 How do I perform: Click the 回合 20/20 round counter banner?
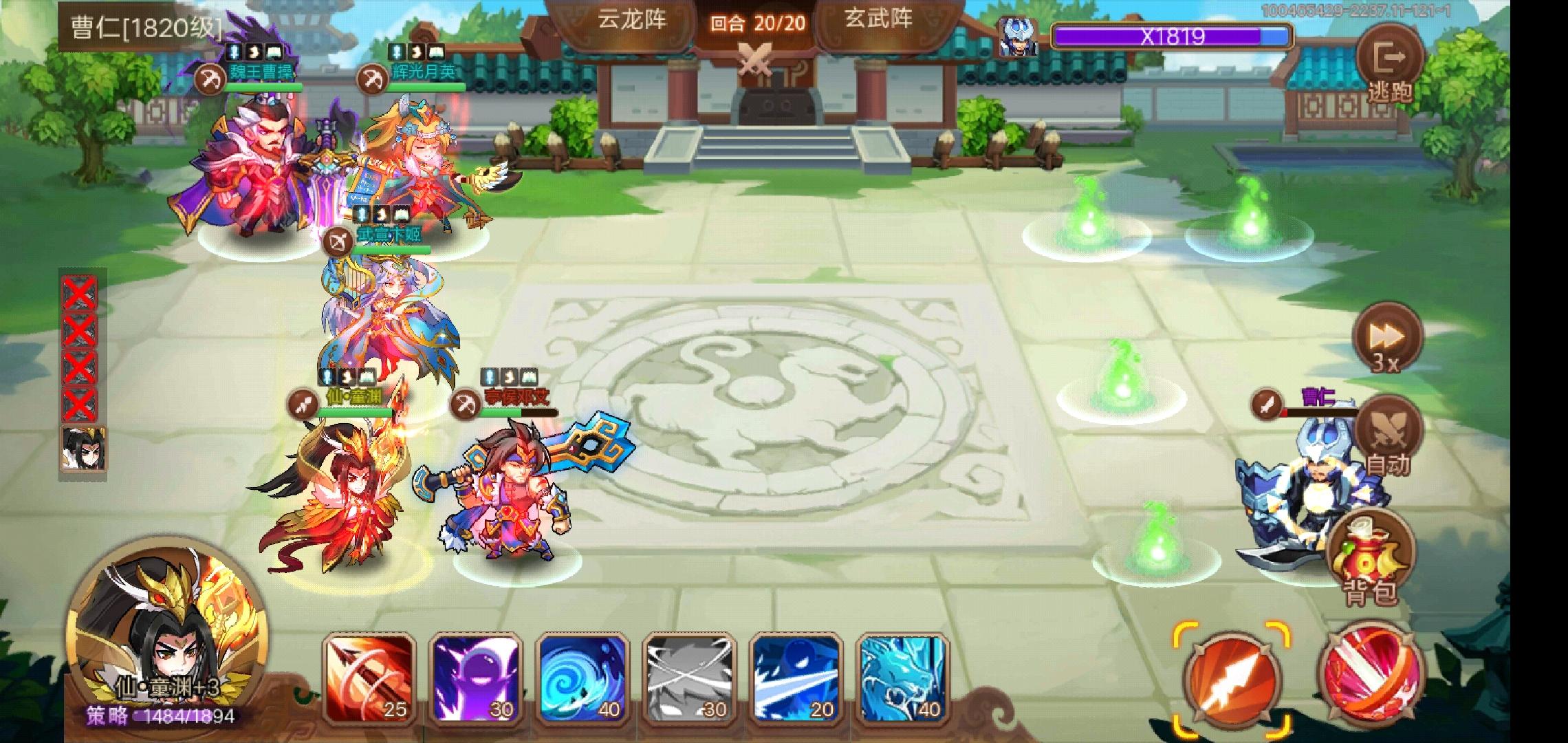[758, 21]
